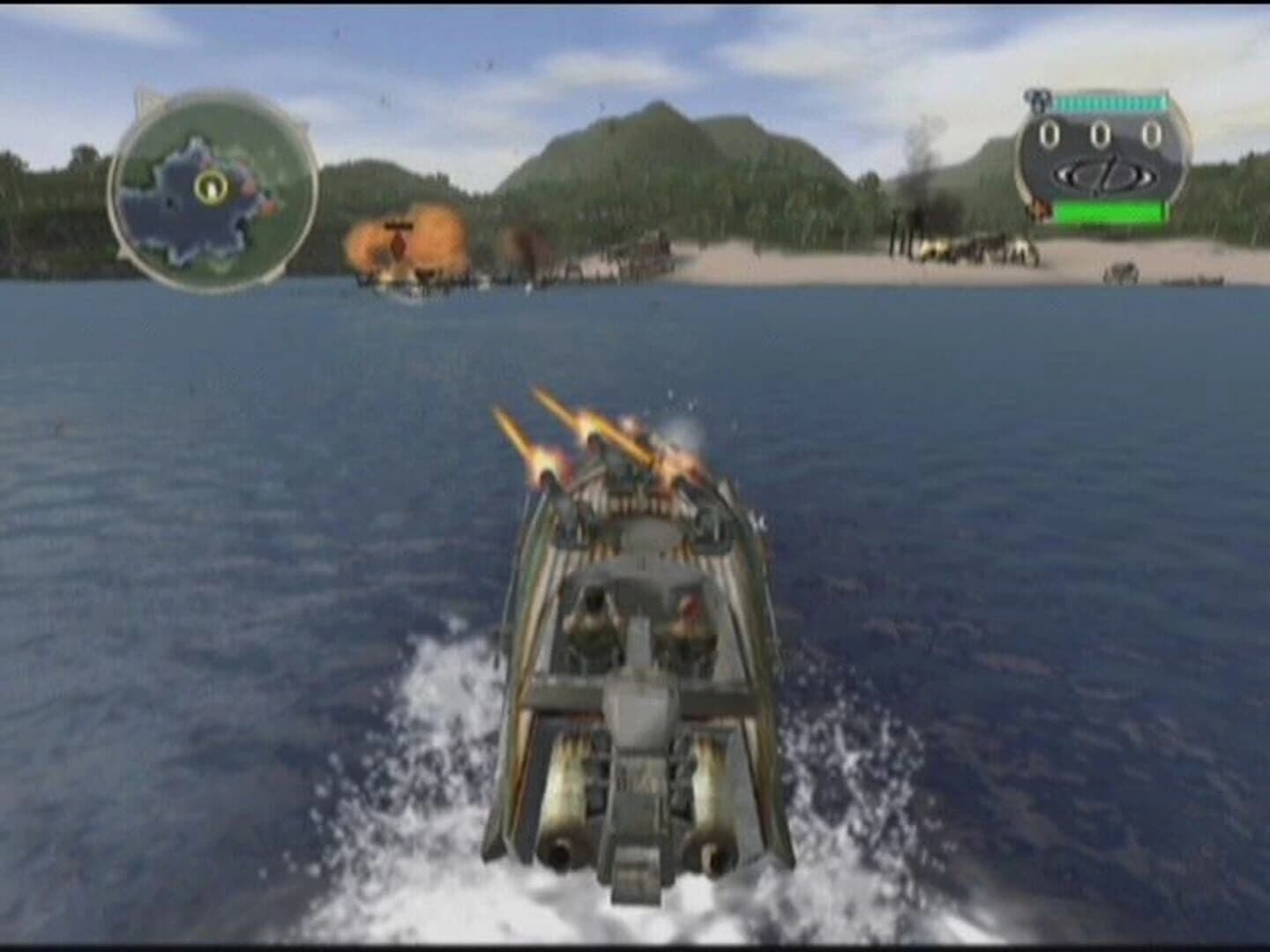Click the damage indicator icon beside the health bar

pyautogui.click(x=1039, y=209)
